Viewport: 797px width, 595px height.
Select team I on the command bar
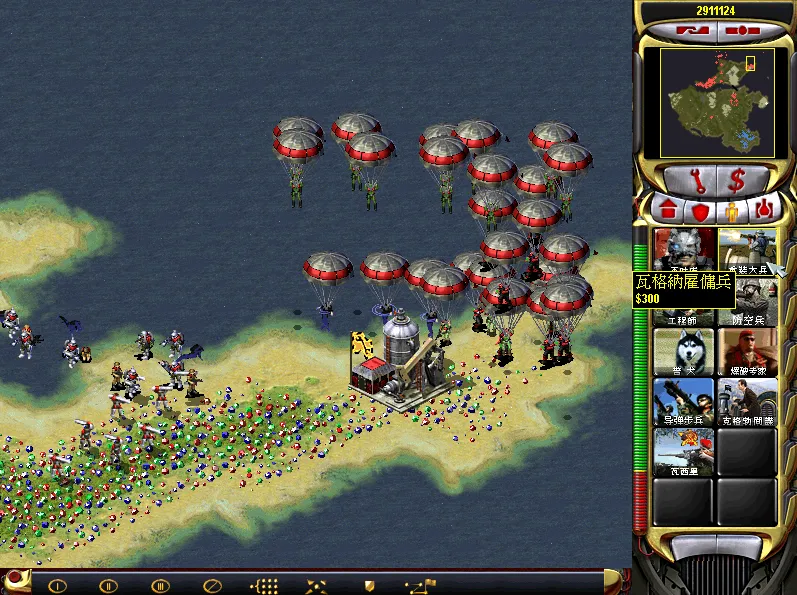point(57,585)
